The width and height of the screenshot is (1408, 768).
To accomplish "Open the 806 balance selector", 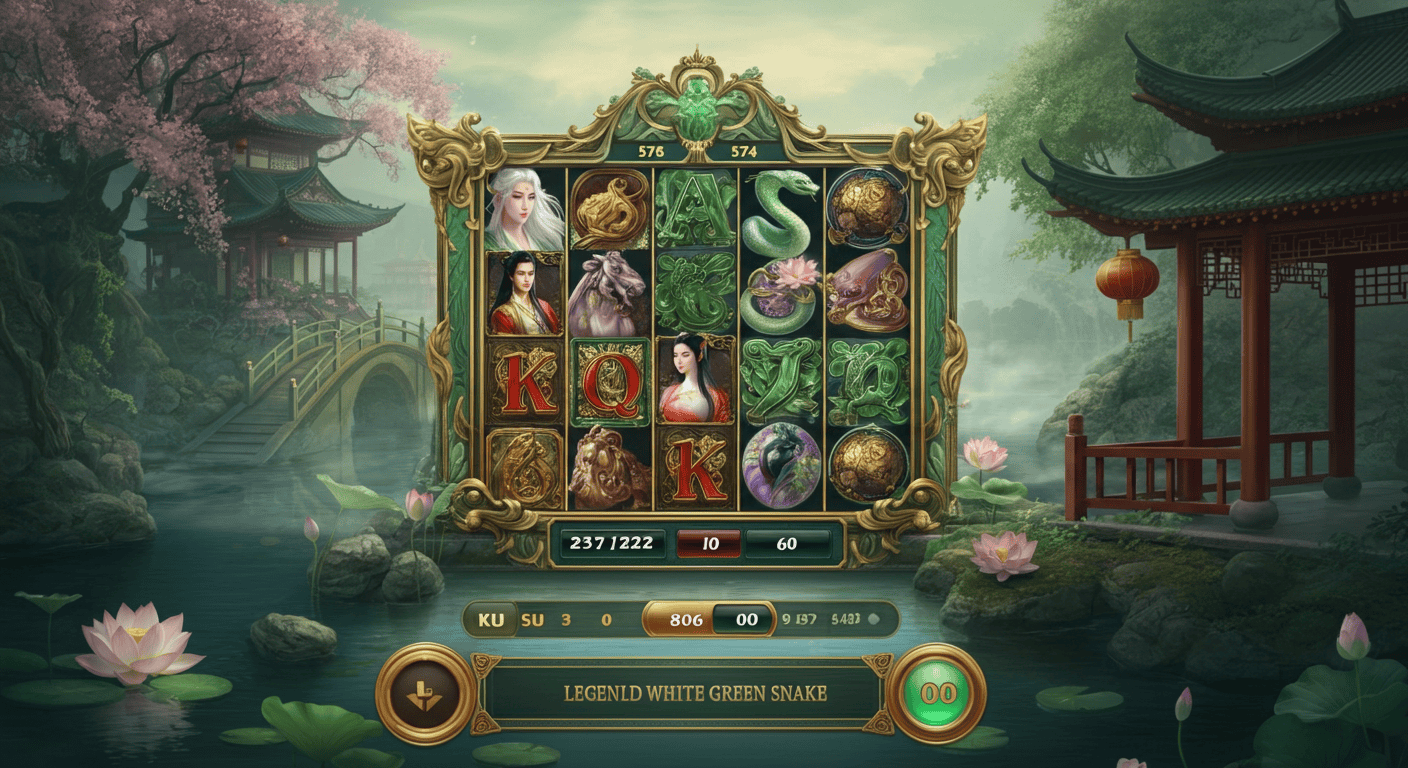I will (687, 618).
